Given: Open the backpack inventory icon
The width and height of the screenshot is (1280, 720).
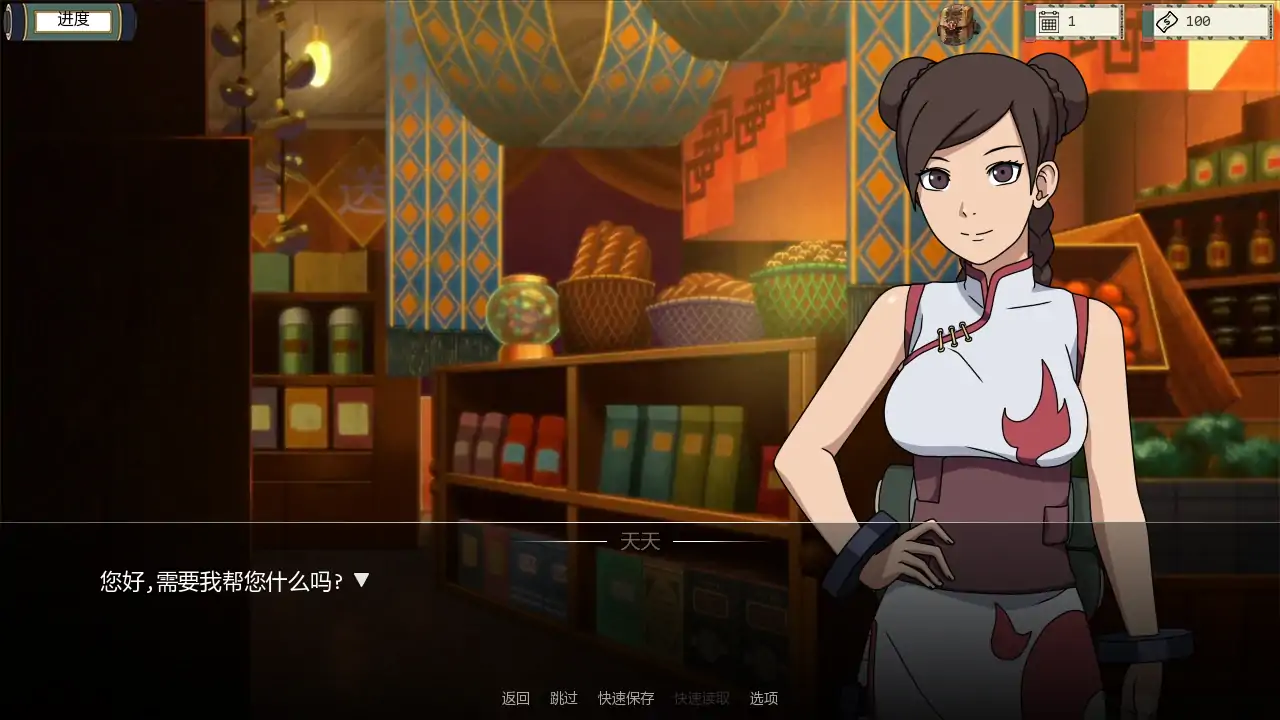Looking at the screenshot, I should (x=957, y=22).
